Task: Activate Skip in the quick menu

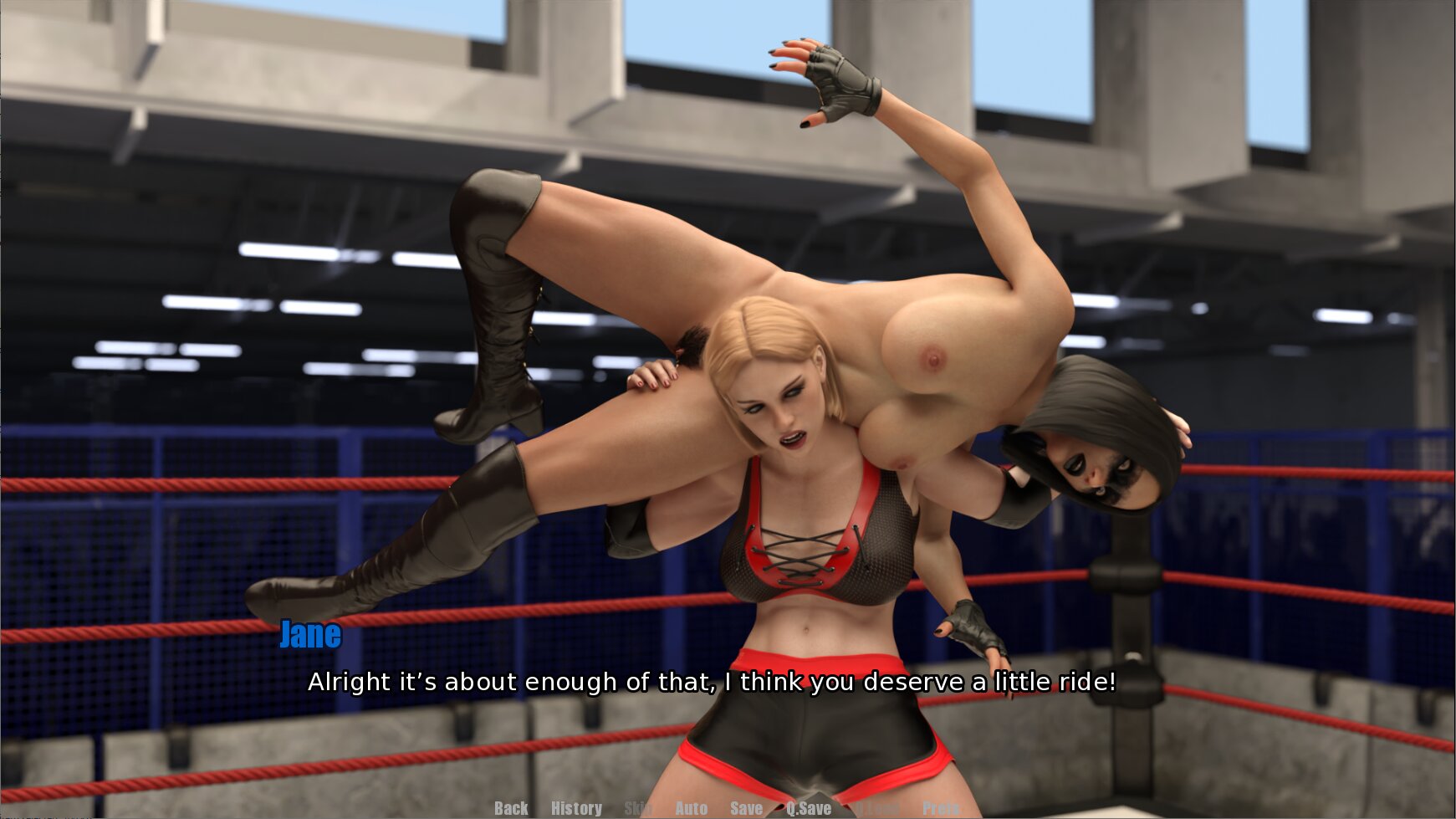Action: [638, 808]
